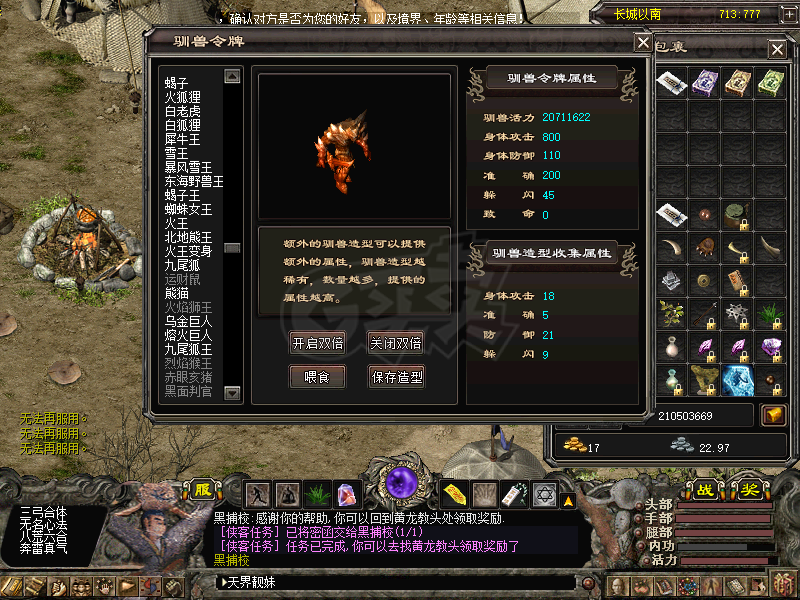Choose 乌金巨人 beast appearance
Screen dimensions: 800x600
click(188, 321)
